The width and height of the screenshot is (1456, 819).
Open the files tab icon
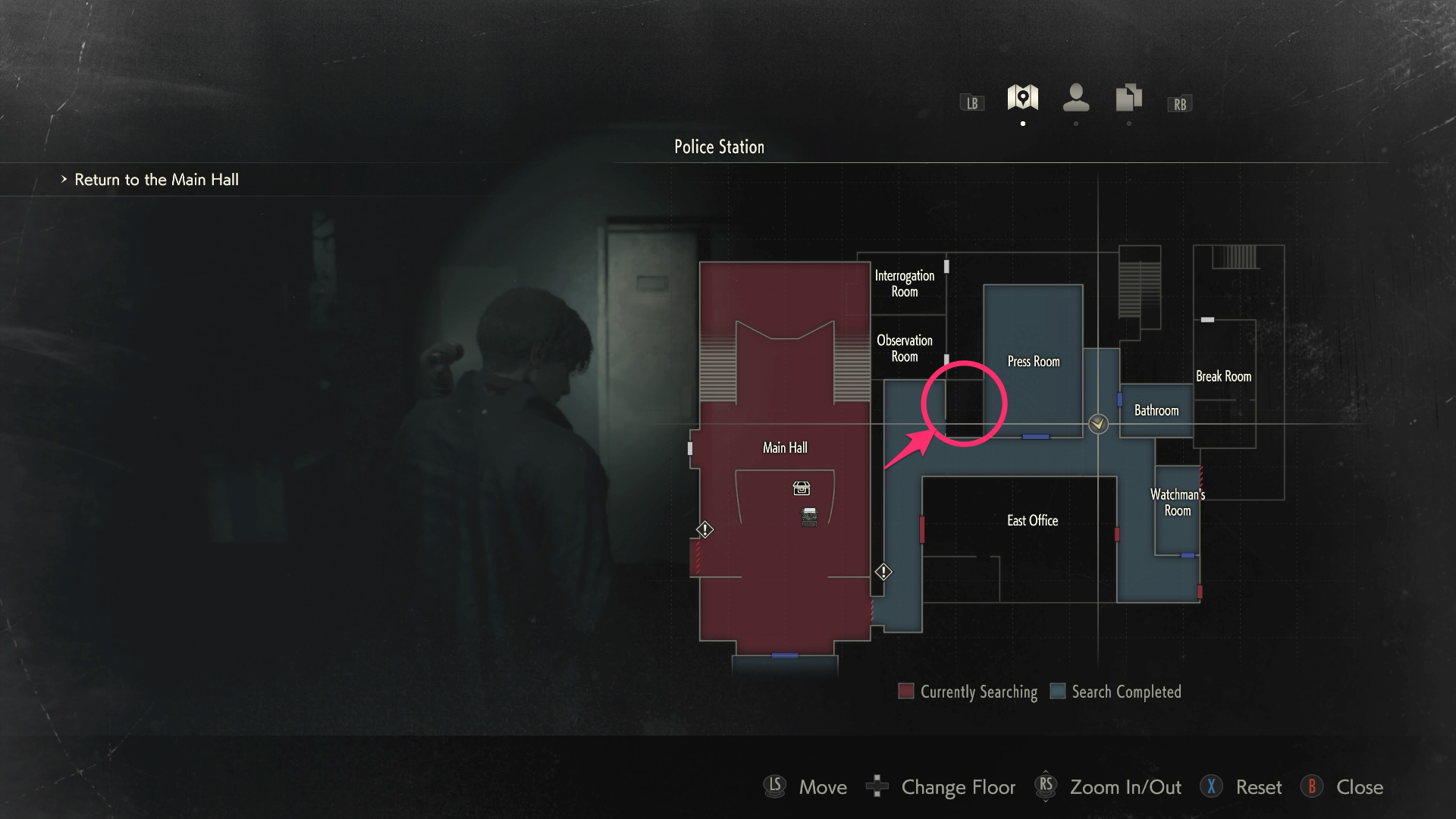pos(1128,98)
